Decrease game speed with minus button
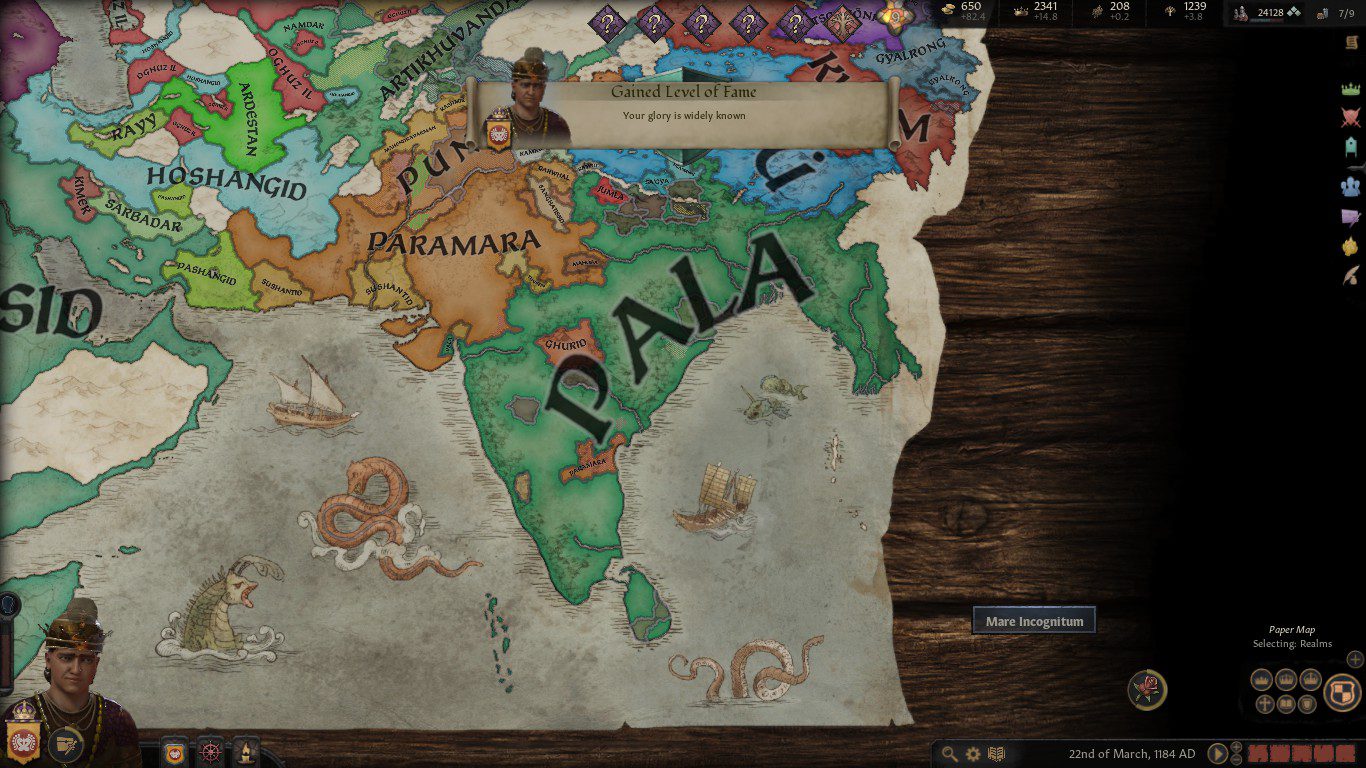Image resolution: width=1366 pixels, height=768 pixels. 1237,759
